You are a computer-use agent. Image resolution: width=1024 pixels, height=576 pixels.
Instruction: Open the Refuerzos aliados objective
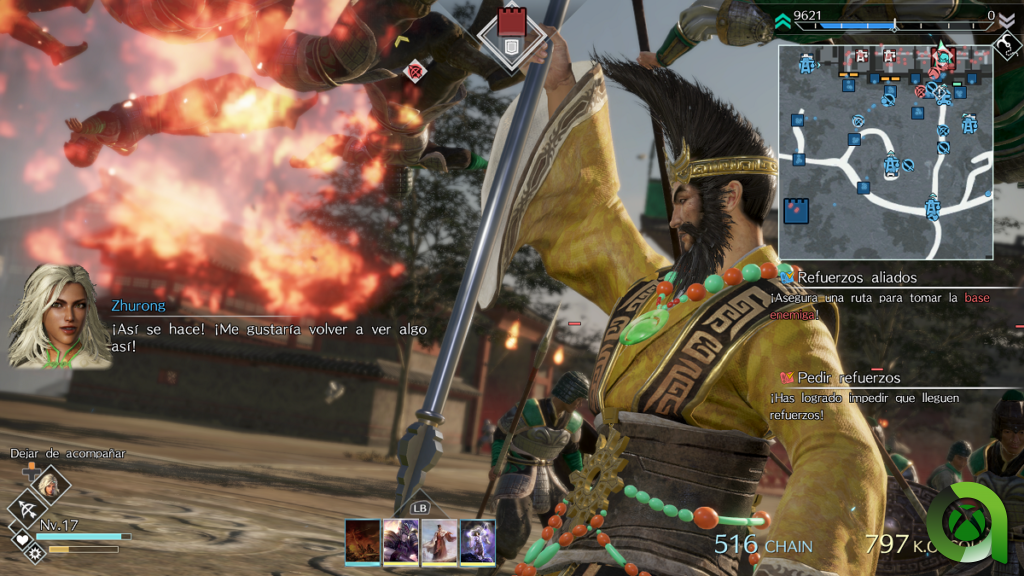pyautogui.click(x=857, y=277)
